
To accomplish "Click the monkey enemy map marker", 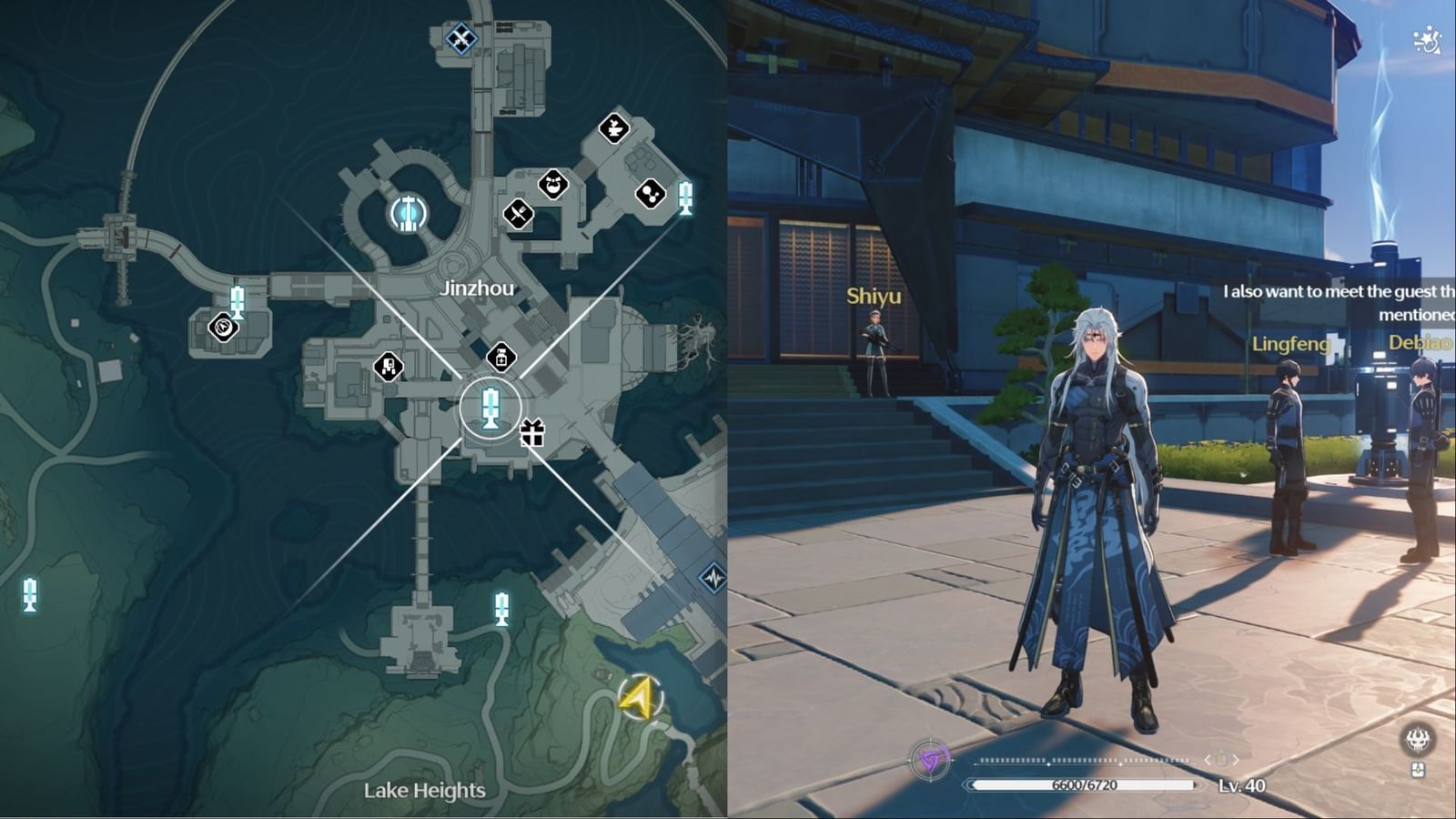I will (x=553, y=182).
